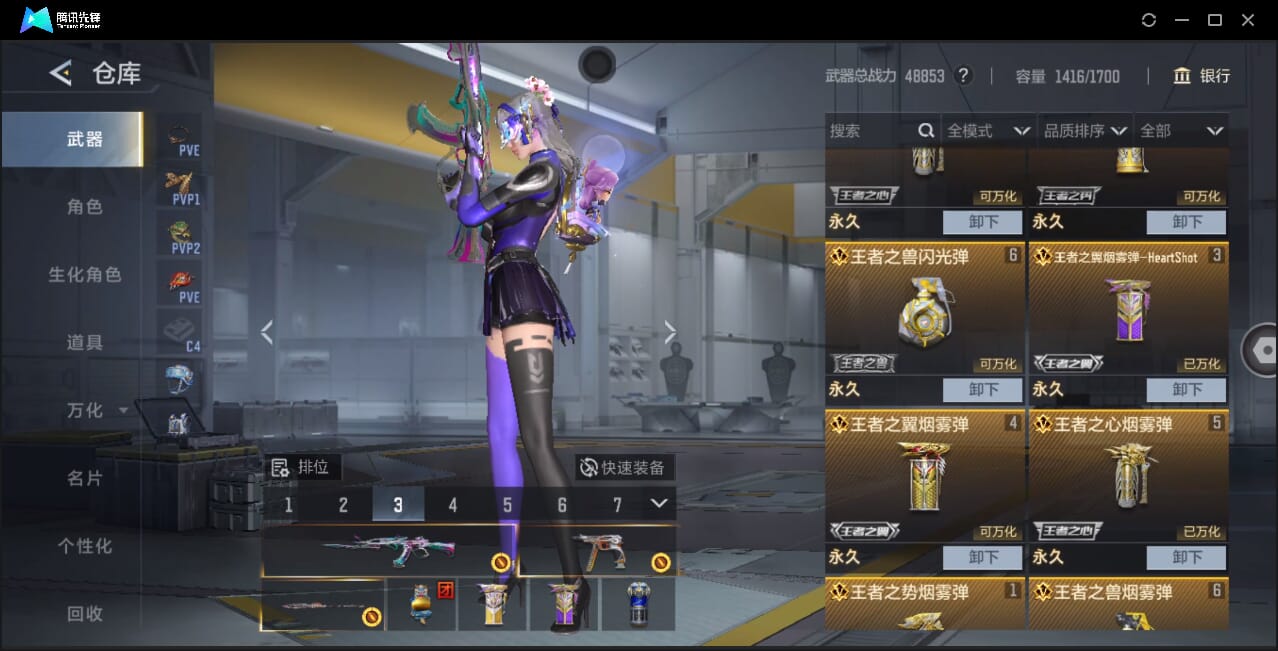Click the 武器总战力 help question mark

963,76
